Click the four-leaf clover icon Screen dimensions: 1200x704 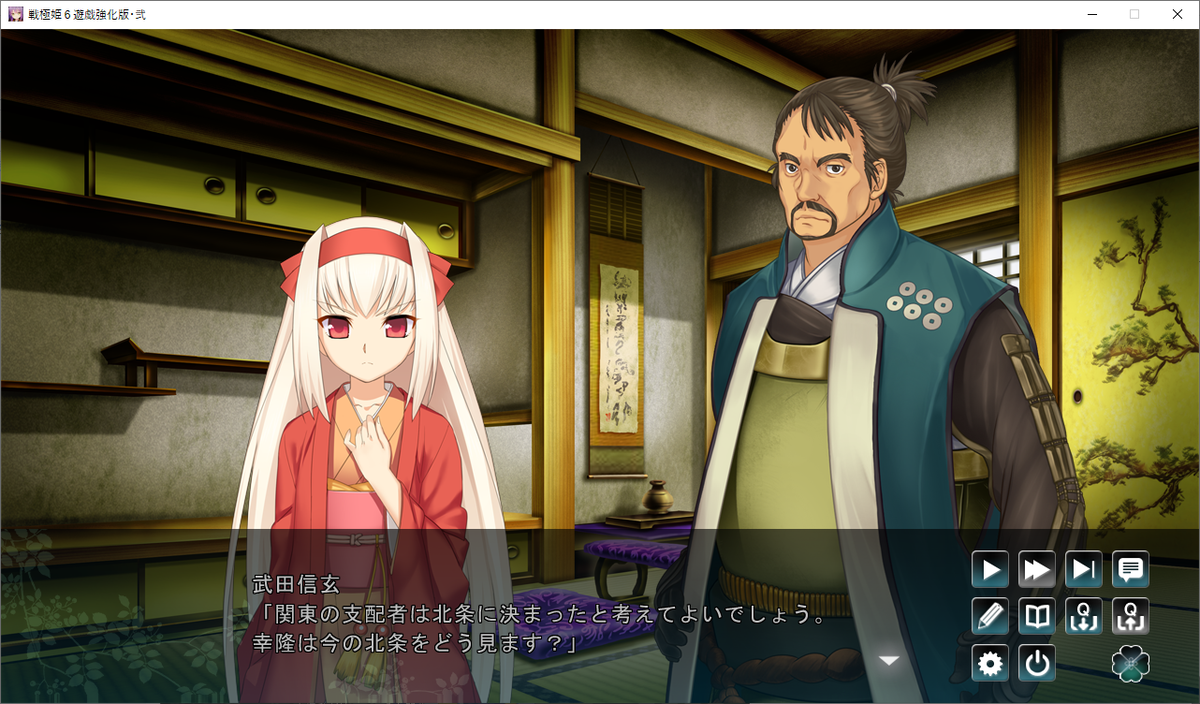(x=1131, y=663)
